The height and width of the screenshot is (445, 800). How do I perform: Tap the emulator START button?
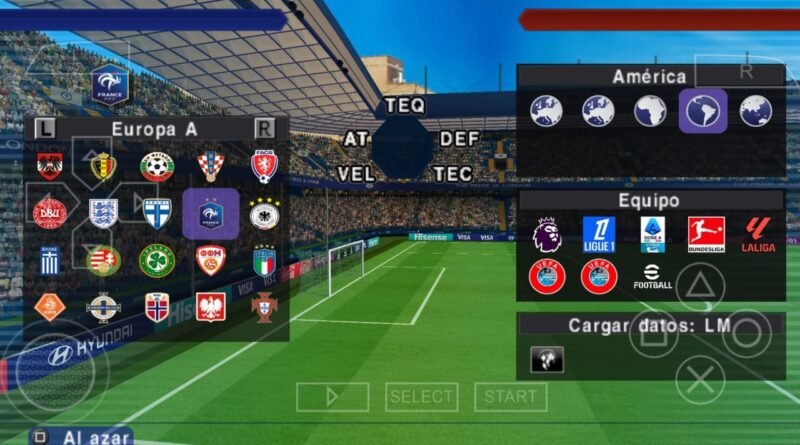510,397
